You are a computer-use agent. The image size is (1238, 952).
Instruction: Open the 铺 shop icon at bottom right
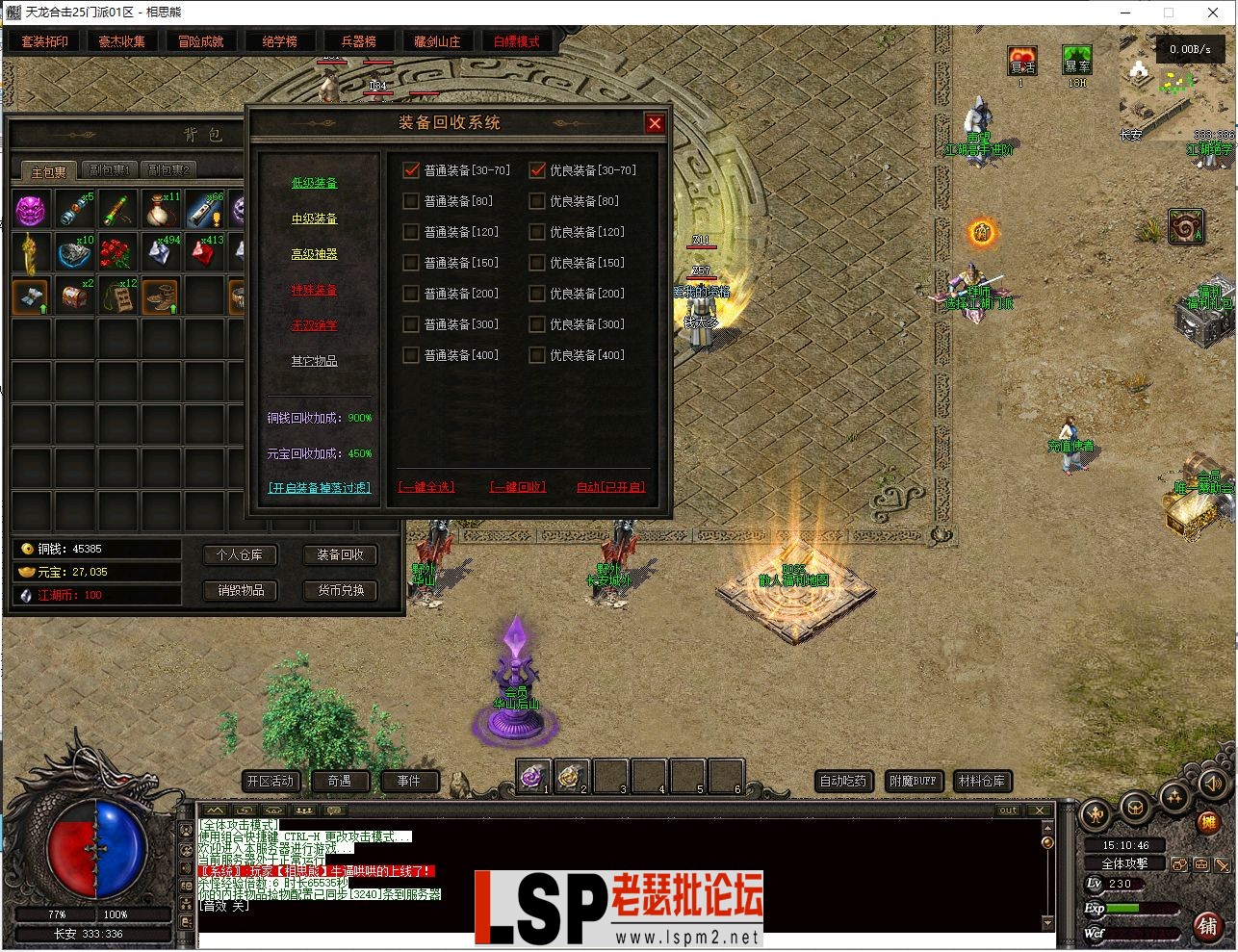pos(1210,926)
